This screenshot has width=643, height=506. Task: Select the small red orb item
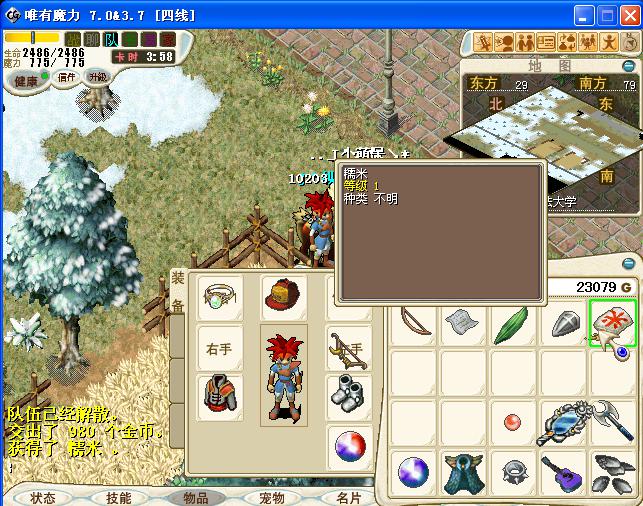tap(512, 421)
